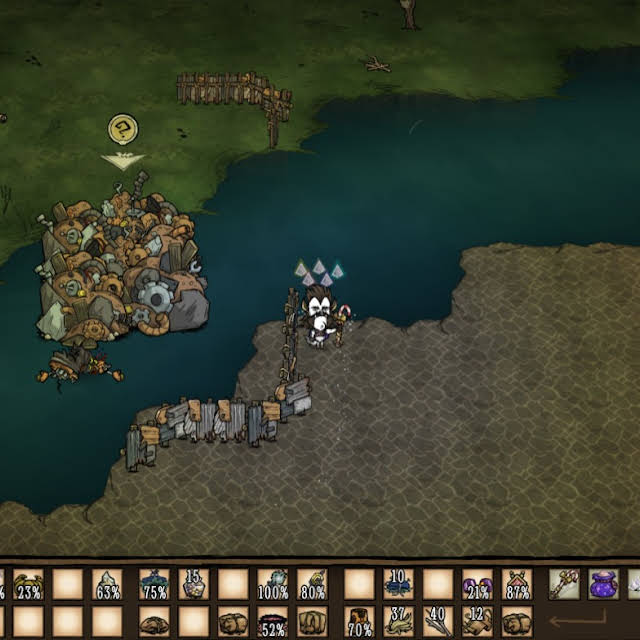Pick the 70% durability item slot
This screenshot has width=640, height=640.
[359, 622]
